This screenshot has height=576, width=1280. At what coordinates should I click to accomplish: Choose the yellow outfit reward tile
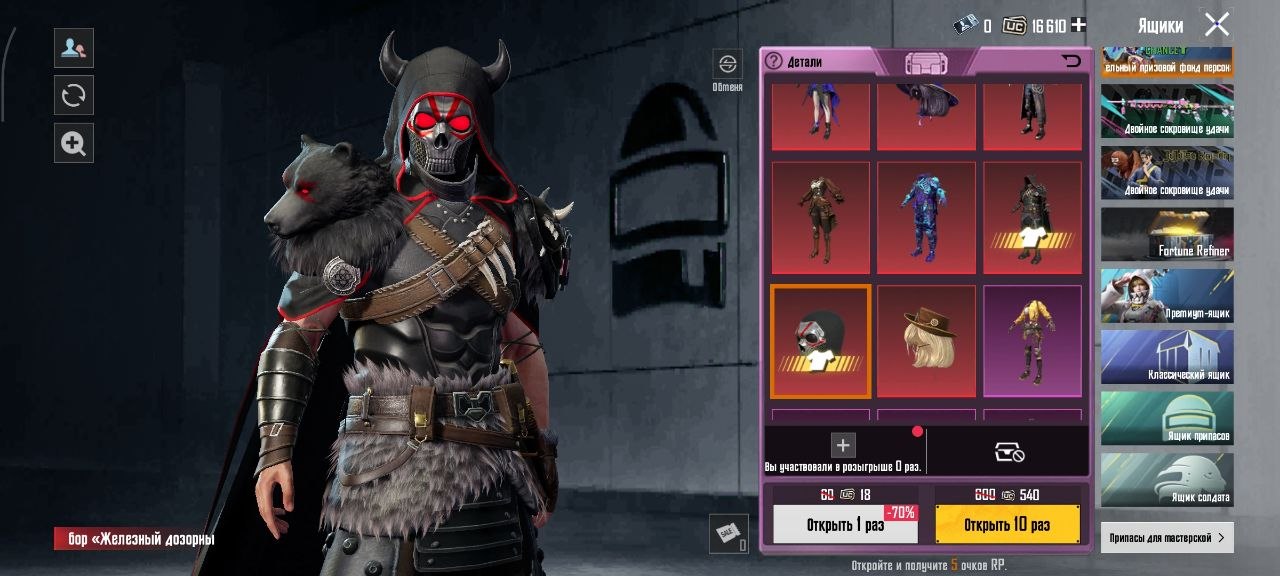(x=1032, y=341)
